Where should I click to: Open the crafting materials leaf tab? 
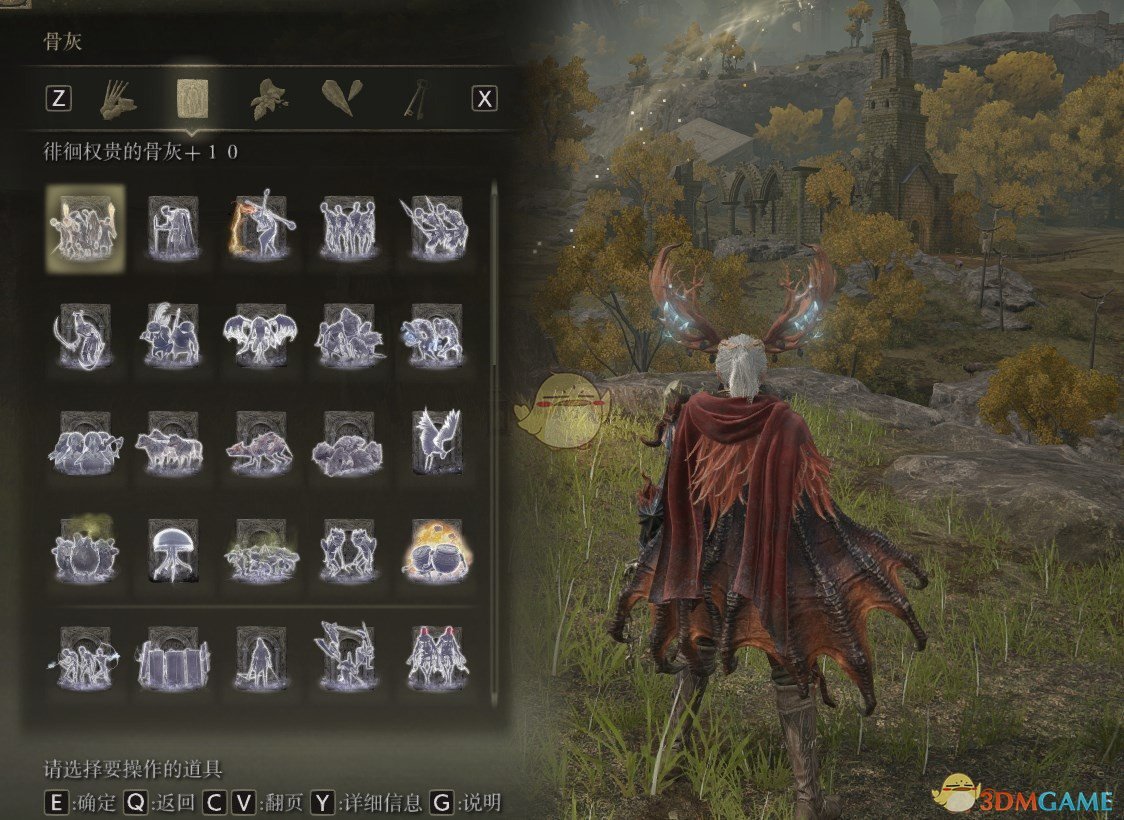coord(266,98)
